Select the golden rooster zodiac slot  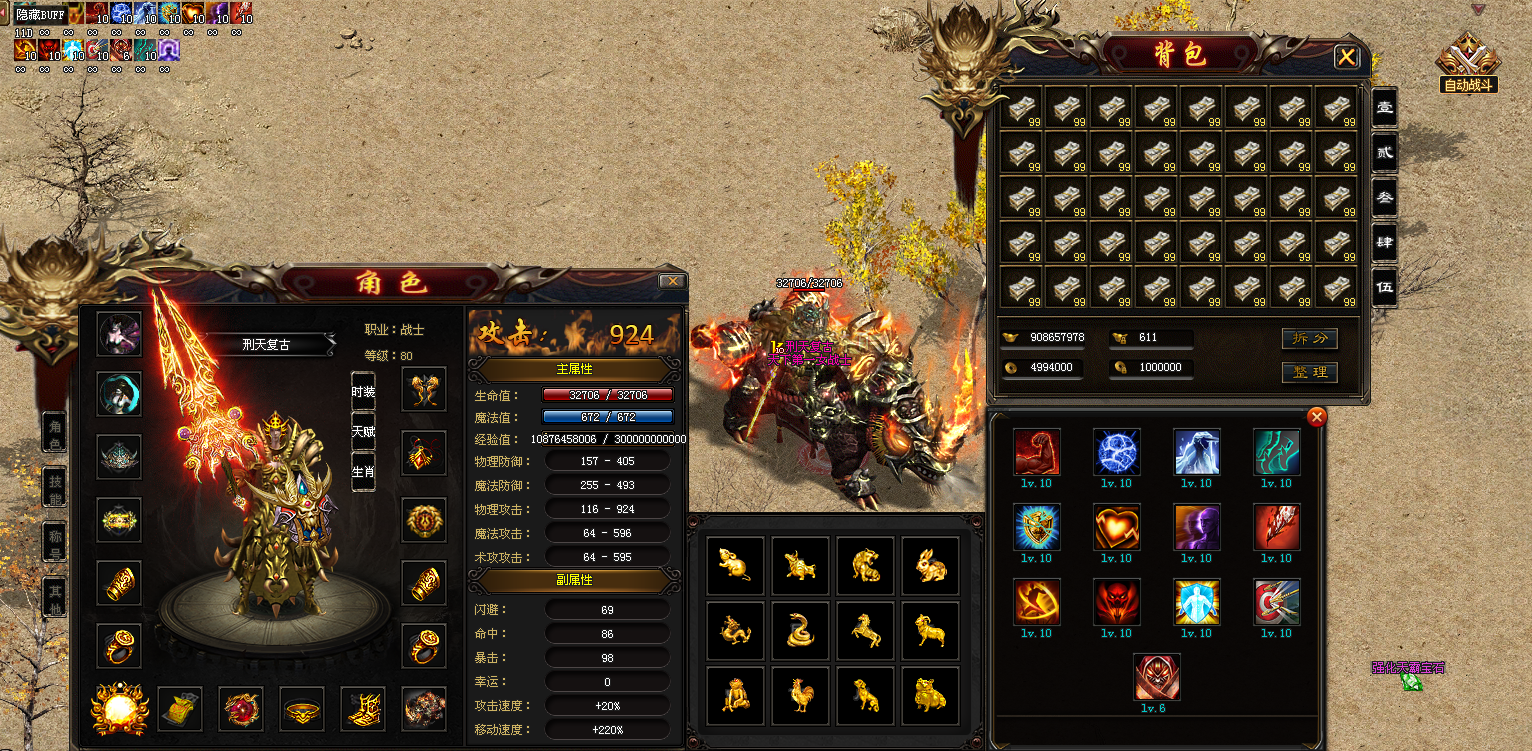[801, 695]
